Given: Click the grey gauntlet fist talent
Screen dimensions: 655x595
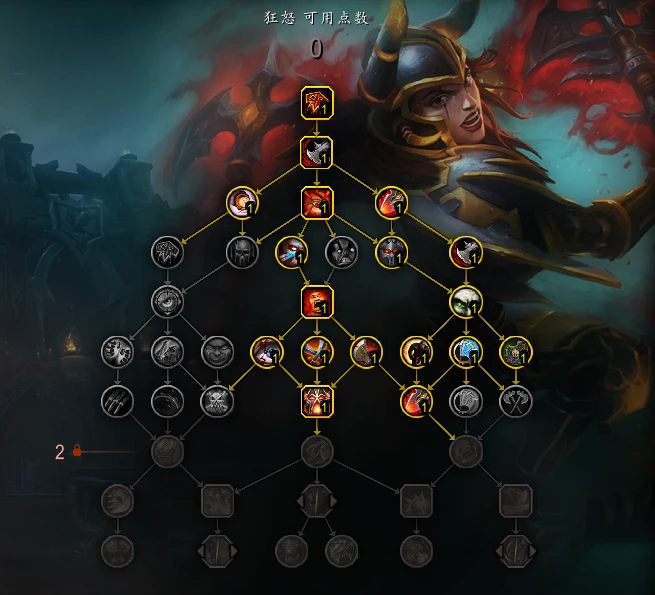Looking at the screenshot, I should pos(466,401).
